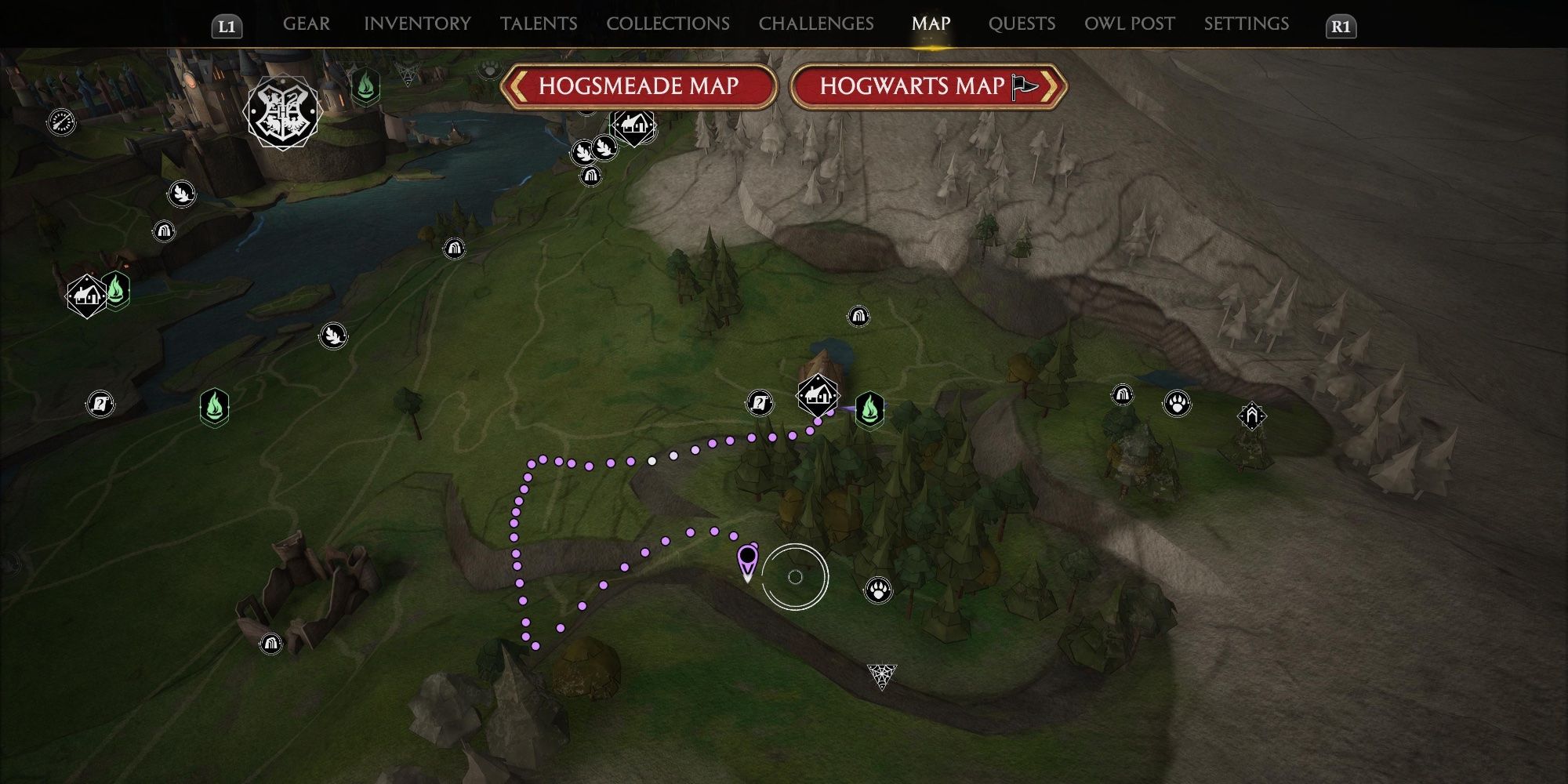Viewport: 1568px width, 784px height.
Task: Select the Map tab
Action: 931,24
